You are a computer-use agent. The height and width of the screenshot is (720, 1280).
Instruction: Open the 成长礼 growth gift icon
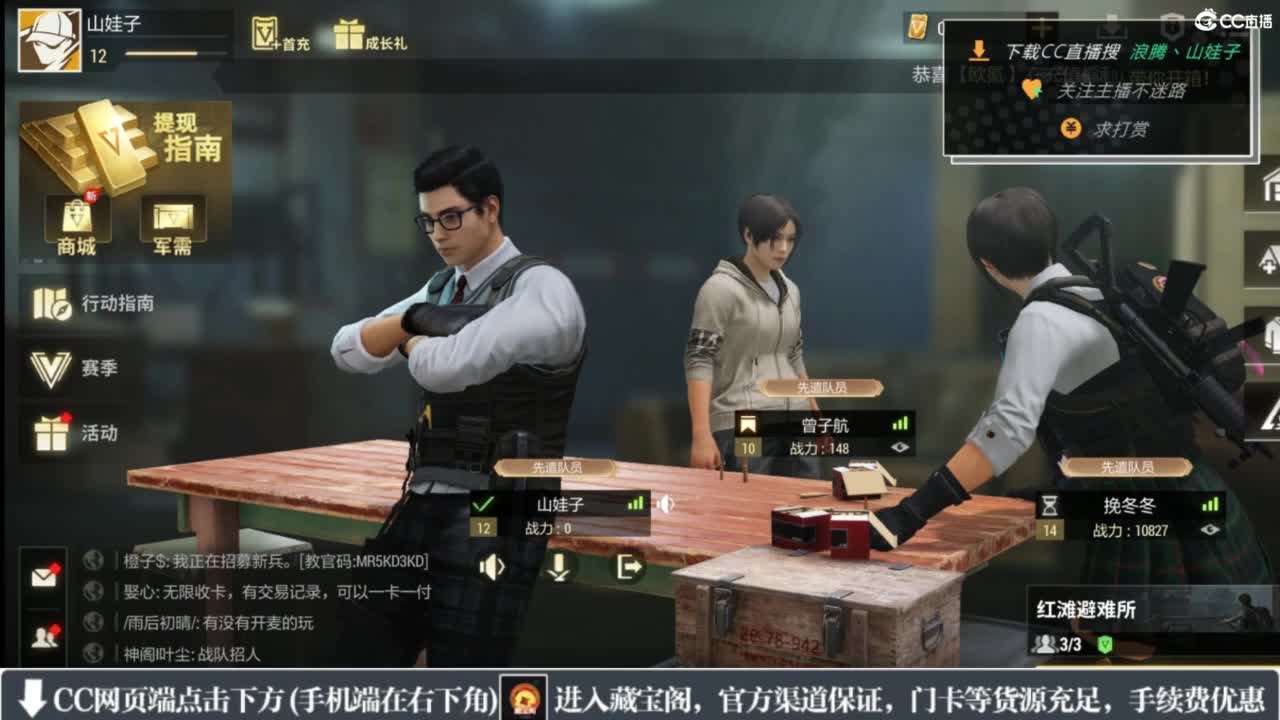click(350, 30)
